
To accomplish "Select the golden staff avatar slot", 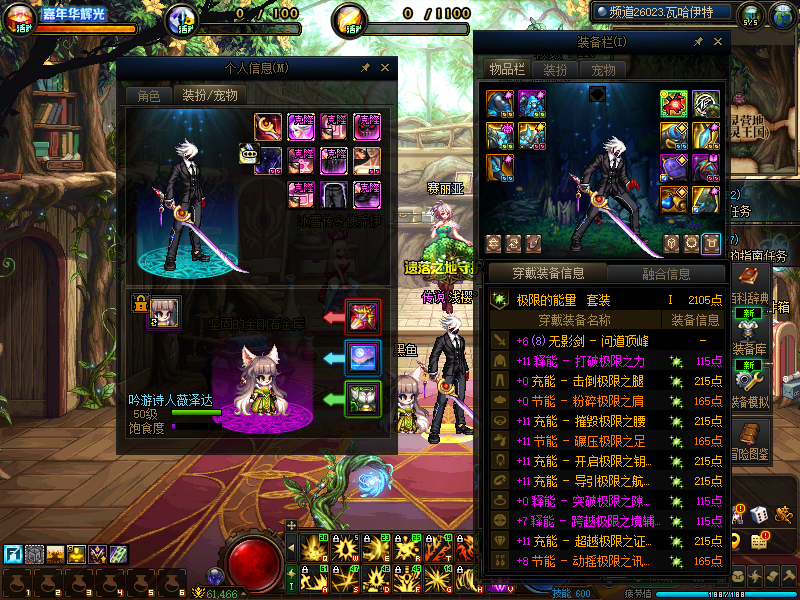I will (x=269, y=127).
